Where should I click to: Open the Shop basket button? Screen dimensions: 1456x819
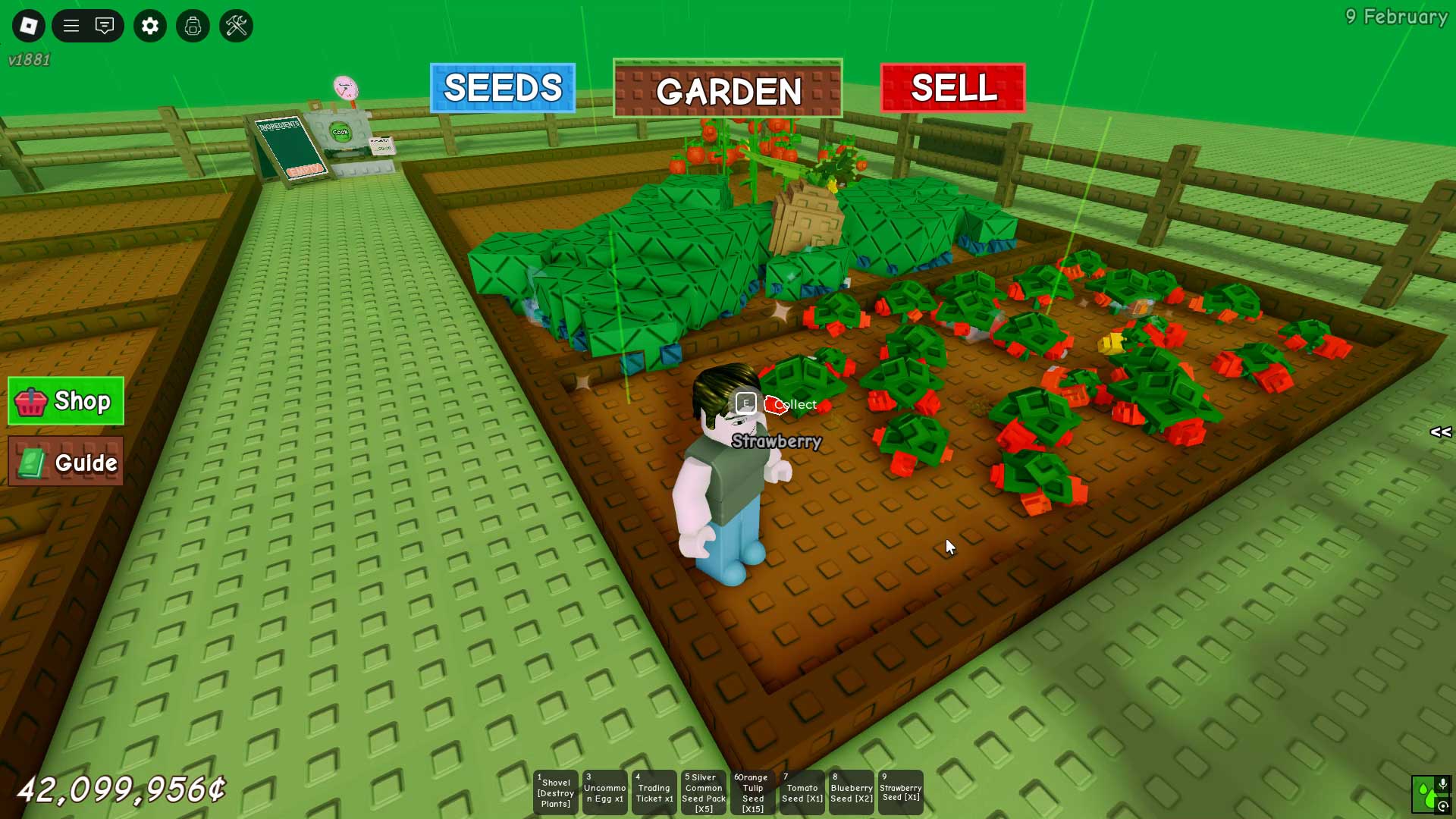[x=66, y=401]
